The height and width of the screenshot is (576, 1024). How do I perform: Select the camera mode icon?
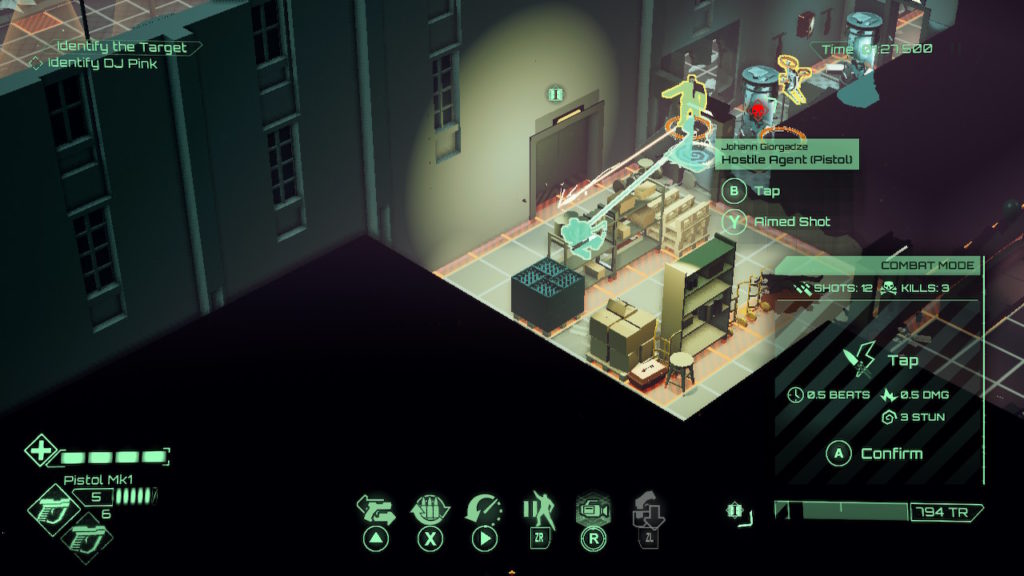[x=592, y=510]
